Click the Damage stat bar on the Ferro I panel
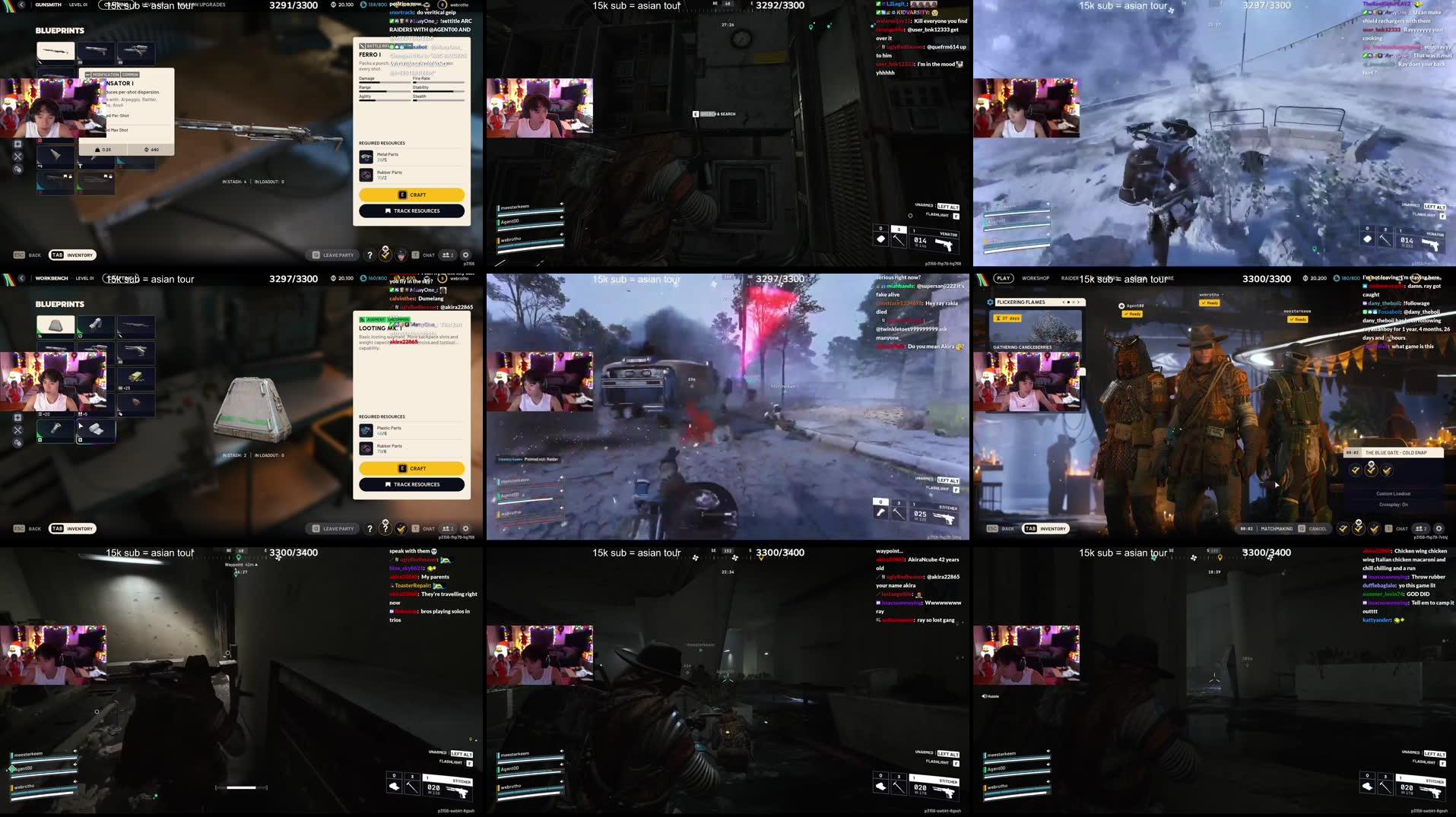 [x=384, y=82]
